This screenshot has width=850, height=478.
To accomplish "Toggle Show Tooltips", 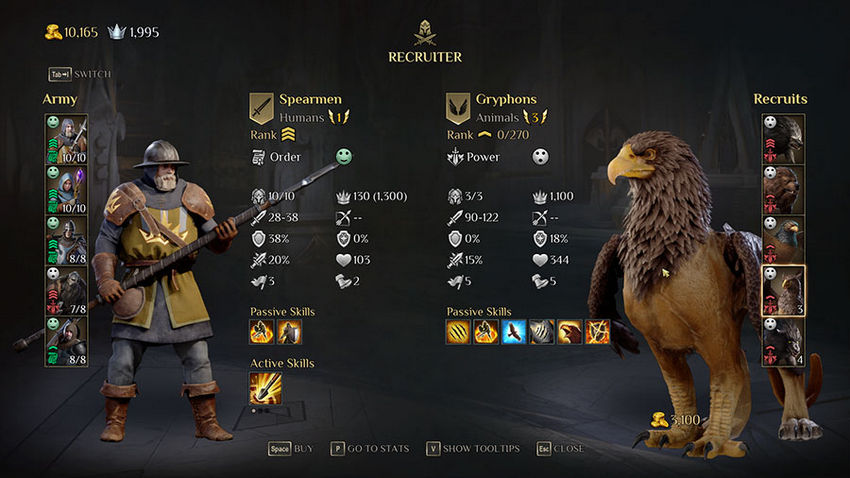I will [x=473, y=449].
